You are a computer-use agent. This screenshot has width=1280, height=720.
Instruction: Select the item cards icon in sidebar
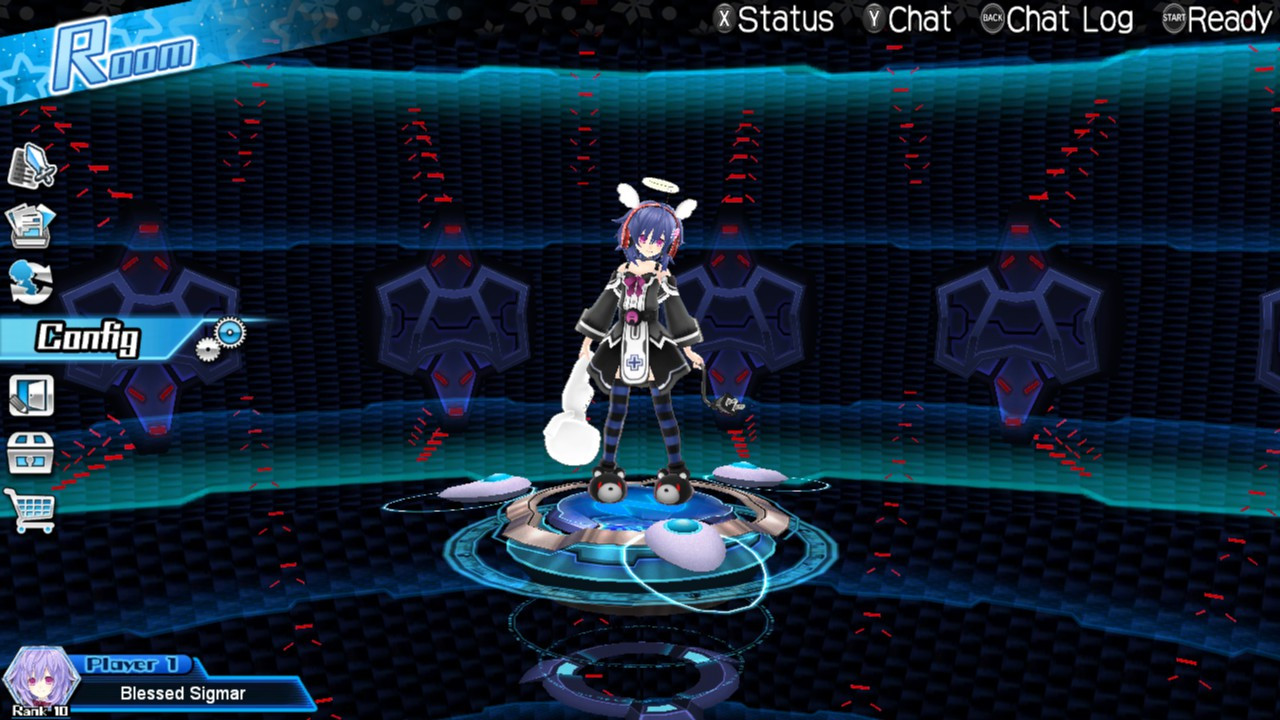pyautogui.click(x=32, y=225)
